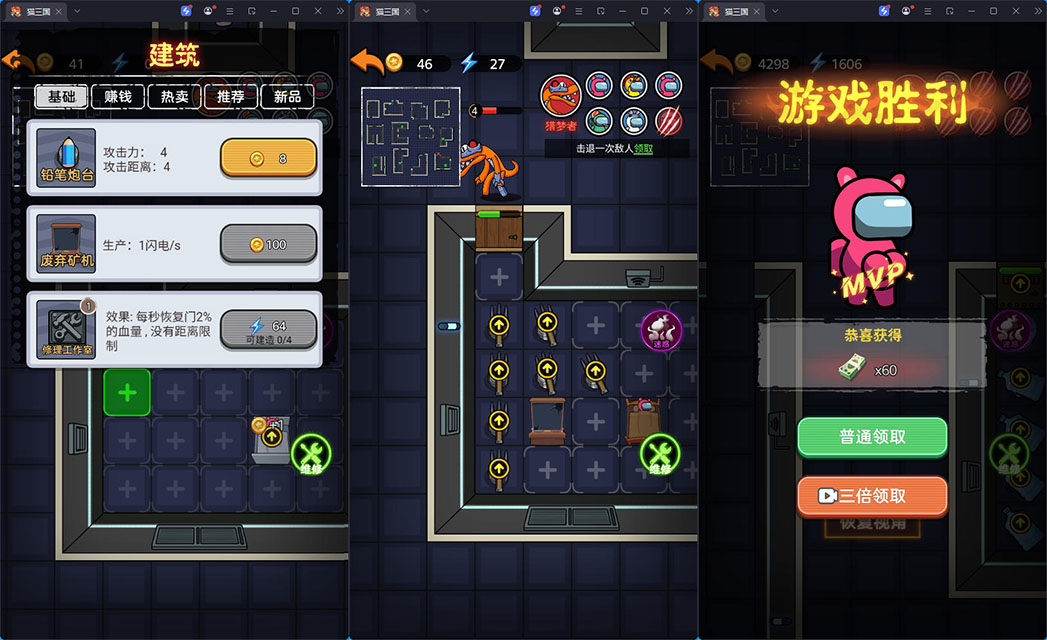1047x640 pixels.
Task: Open the 赚钱 category tab
Action: [118, 97]
